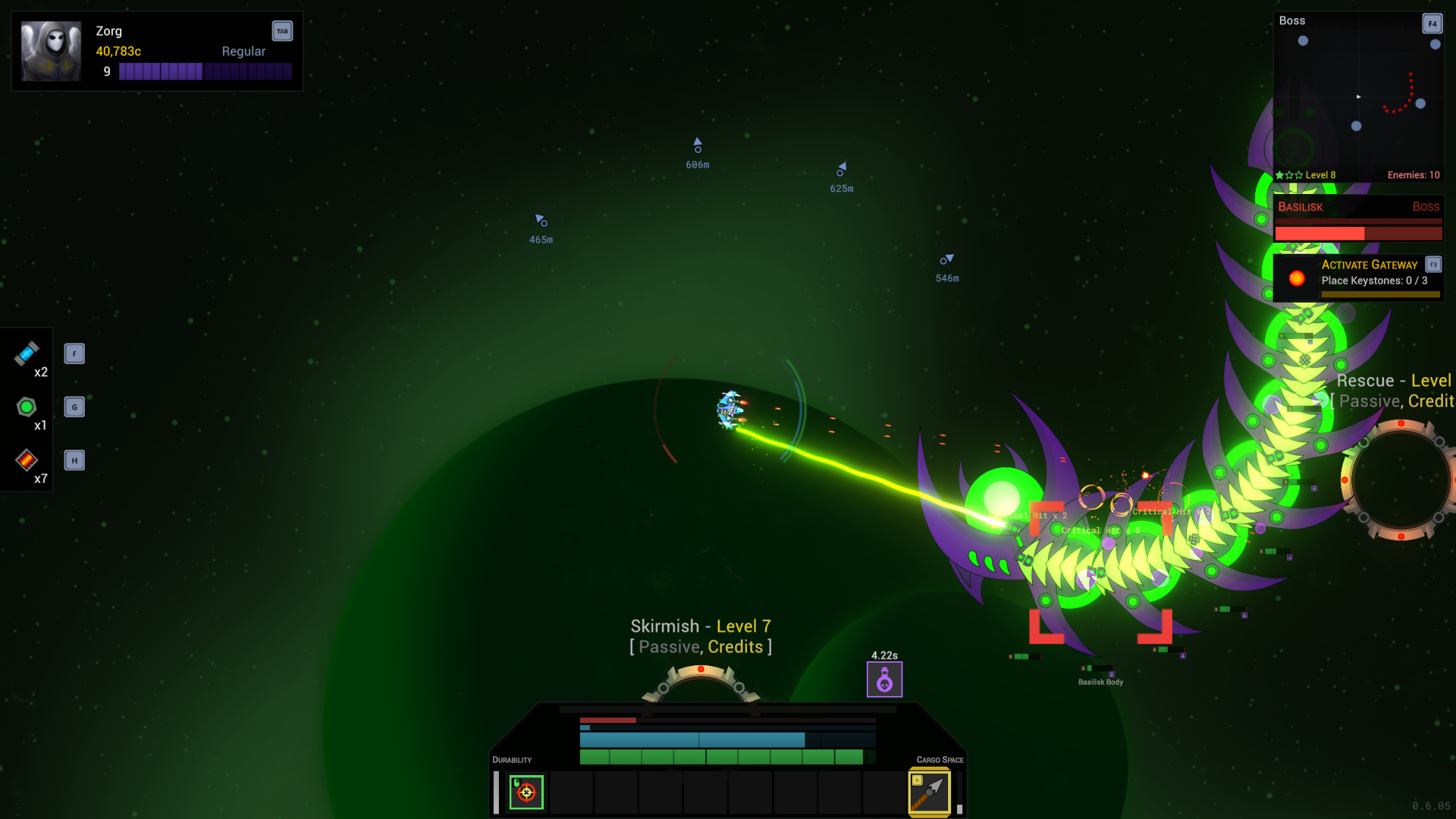
Task: Click the flask icon with the 4.22s cooldown
Action: coord(884,680)
